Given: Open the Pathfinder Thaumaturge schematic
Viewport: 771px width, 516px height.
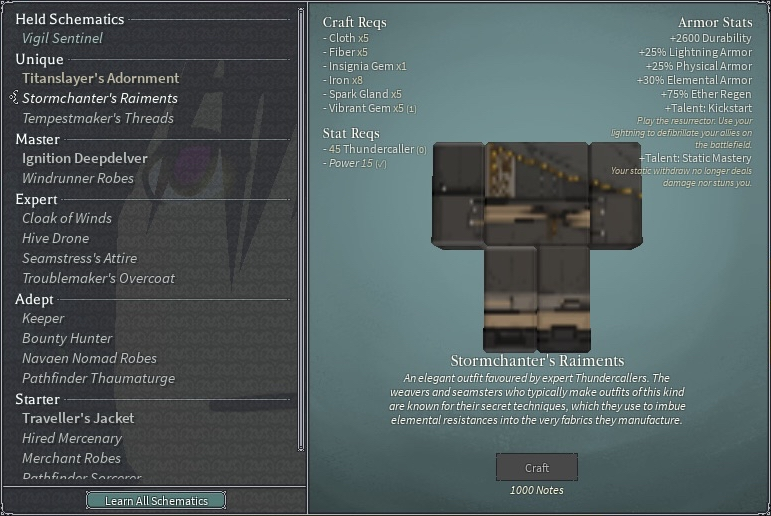Looking at the screenshot, I should [98, 378].
